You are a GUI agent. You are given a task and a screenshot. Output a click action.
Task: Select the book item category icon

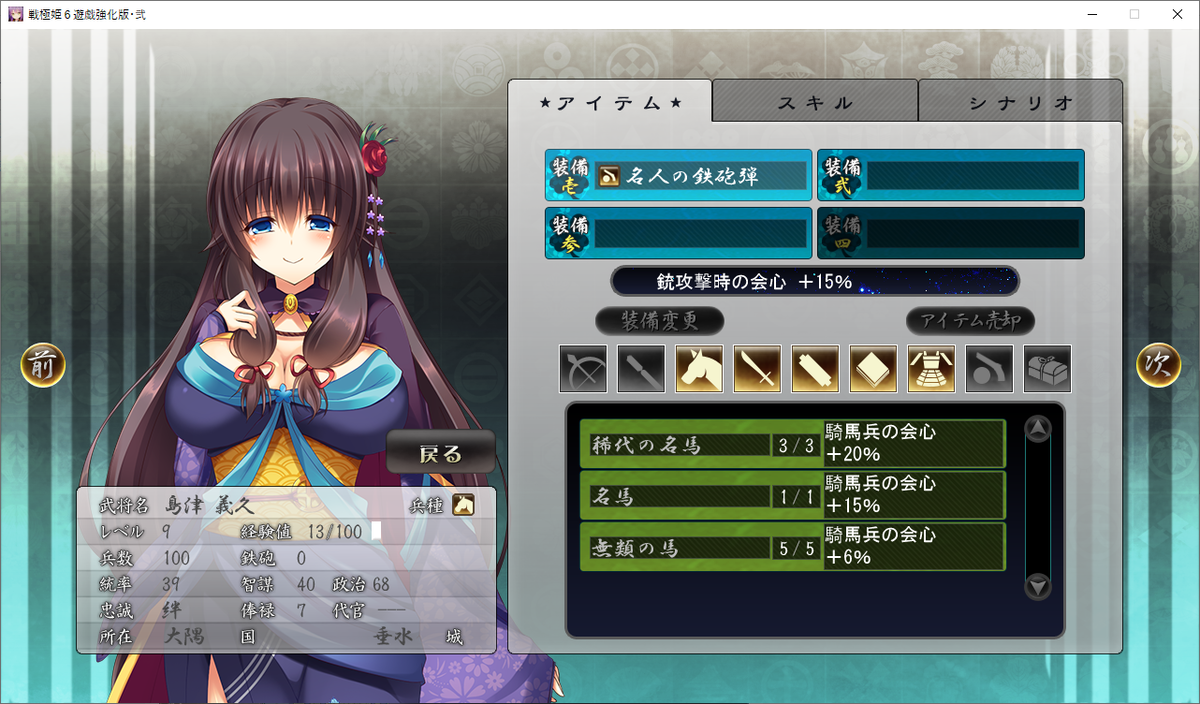tap(873, 369)
